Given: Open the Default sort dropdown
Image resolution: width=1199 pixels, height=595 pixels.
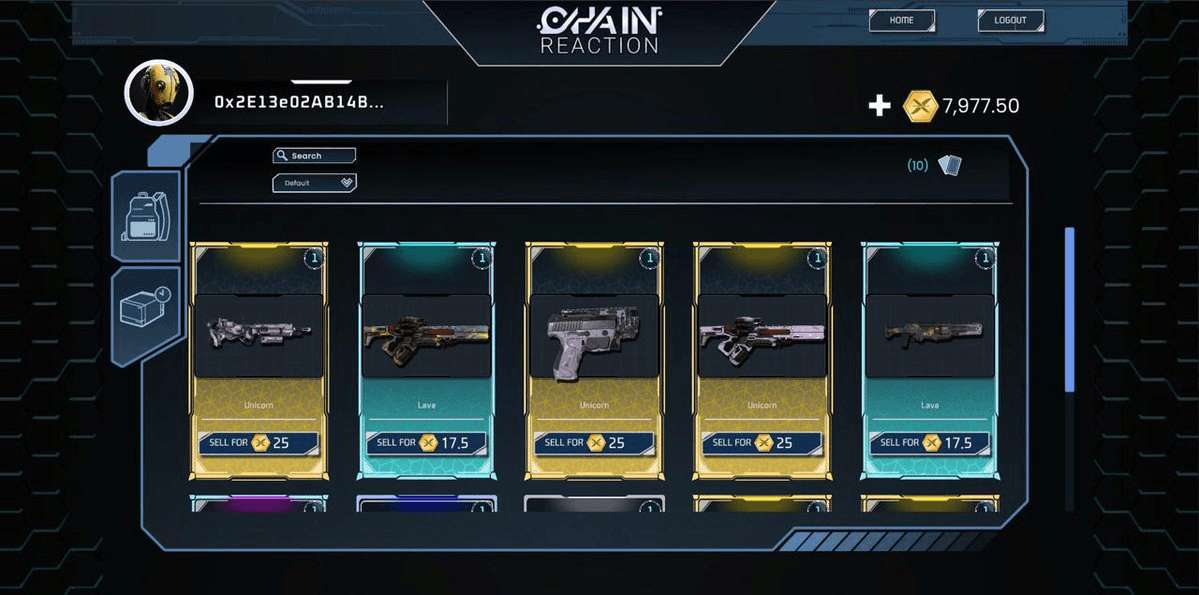Looking at the screenshot, I should tap(315, 183).
